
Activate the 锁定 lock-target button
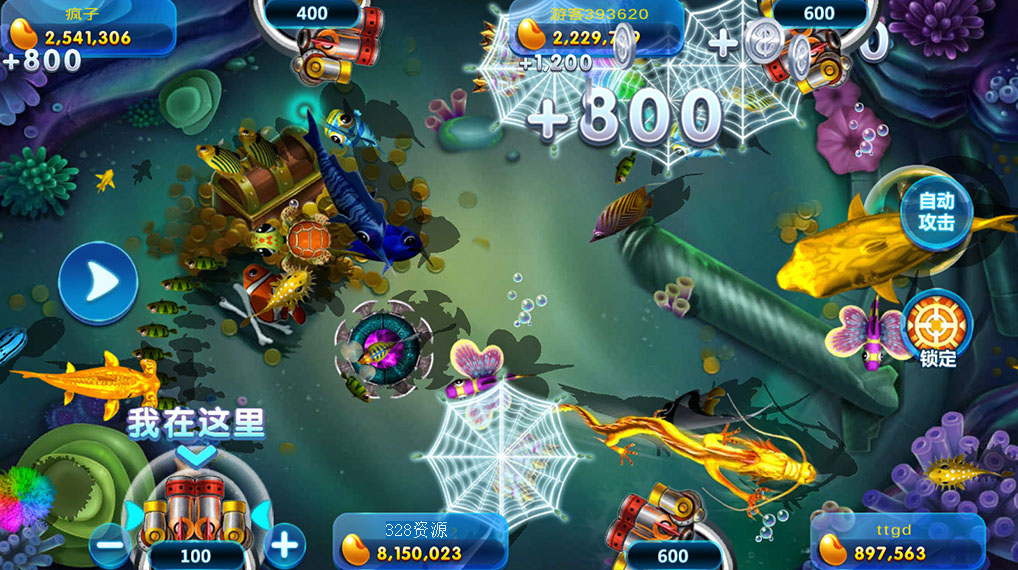tap(937, 326)
